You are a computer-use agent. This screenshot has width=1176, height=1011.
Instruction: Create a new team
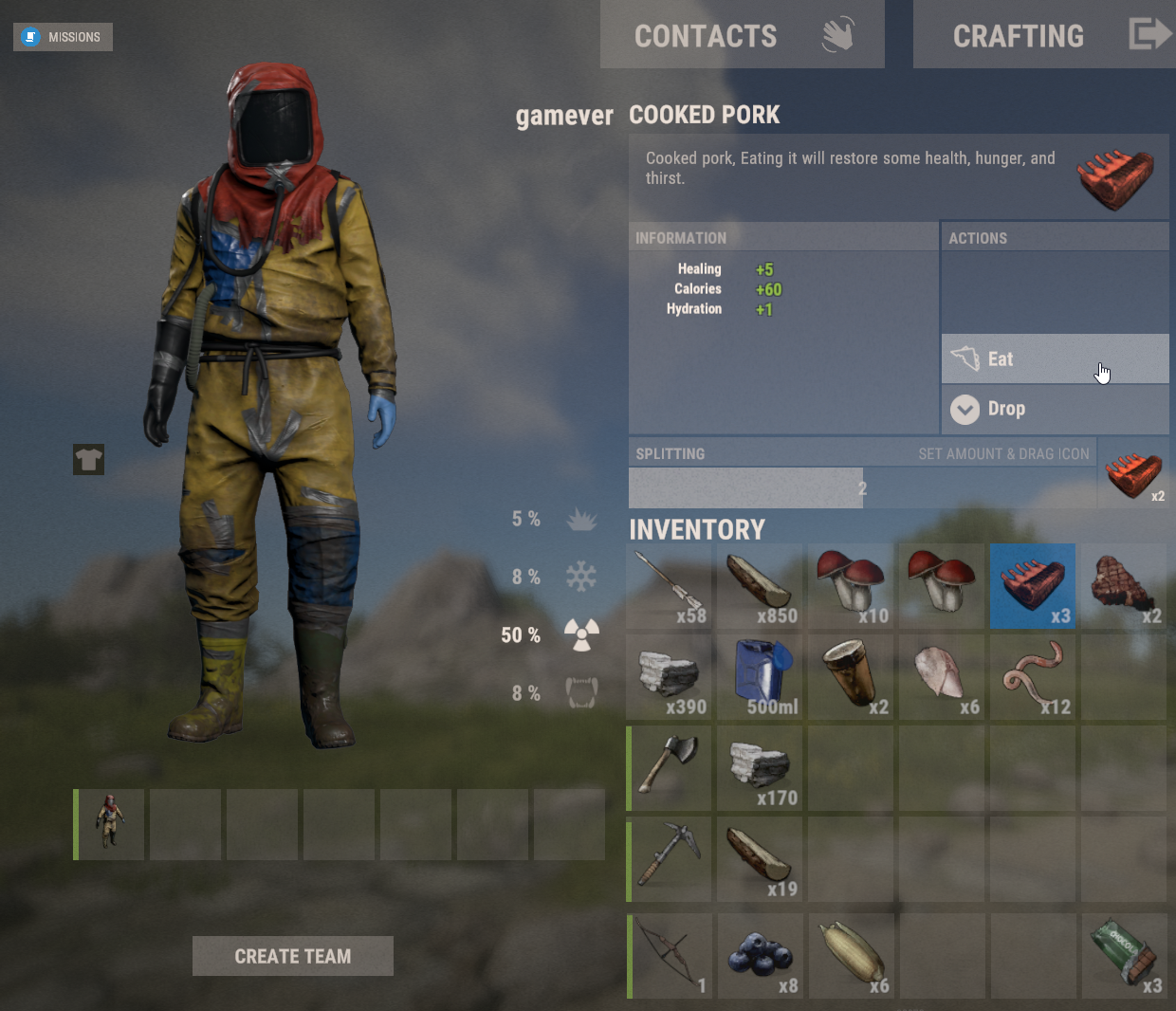(x=292, y=956)
